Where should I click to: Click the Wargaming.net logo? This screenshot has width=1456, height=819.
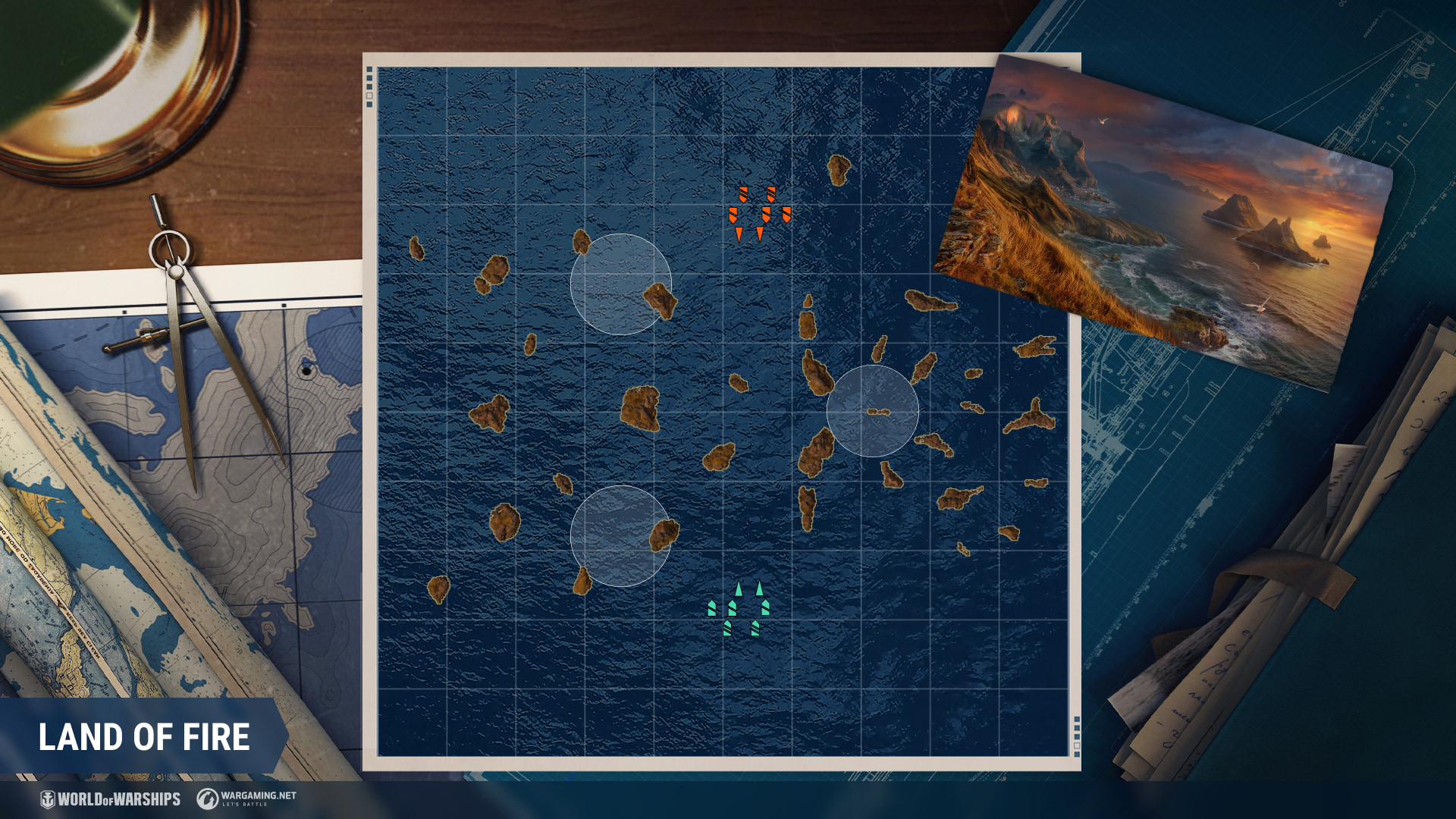(x=246, y=798)
